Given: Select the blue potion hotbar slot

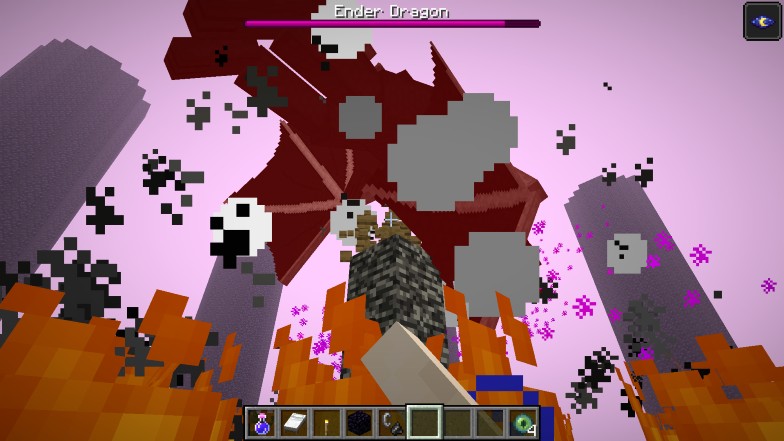Looking at the screenshot, I should tap(262, 423).
